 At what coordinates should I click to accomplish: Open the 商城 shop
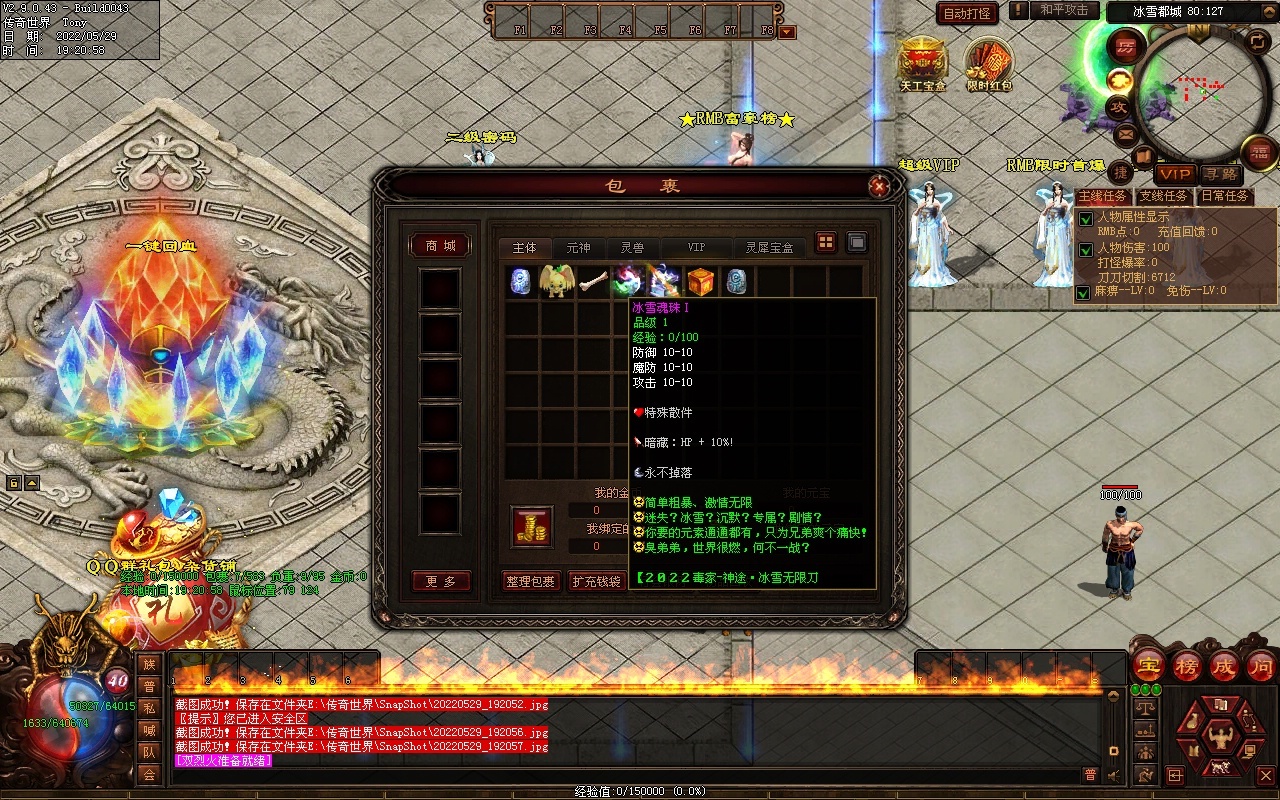(440, 246)
